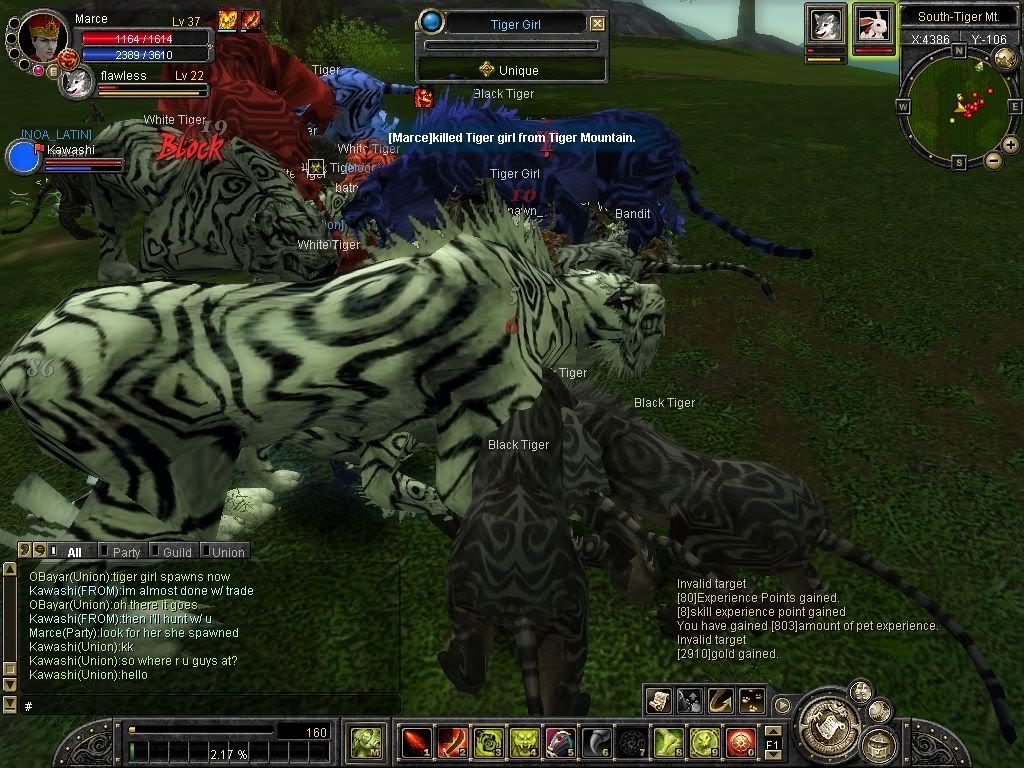This screenshot has width=1024, height=768.
Task: Switch to the Party chat tab
Action: tap(126, 551)
